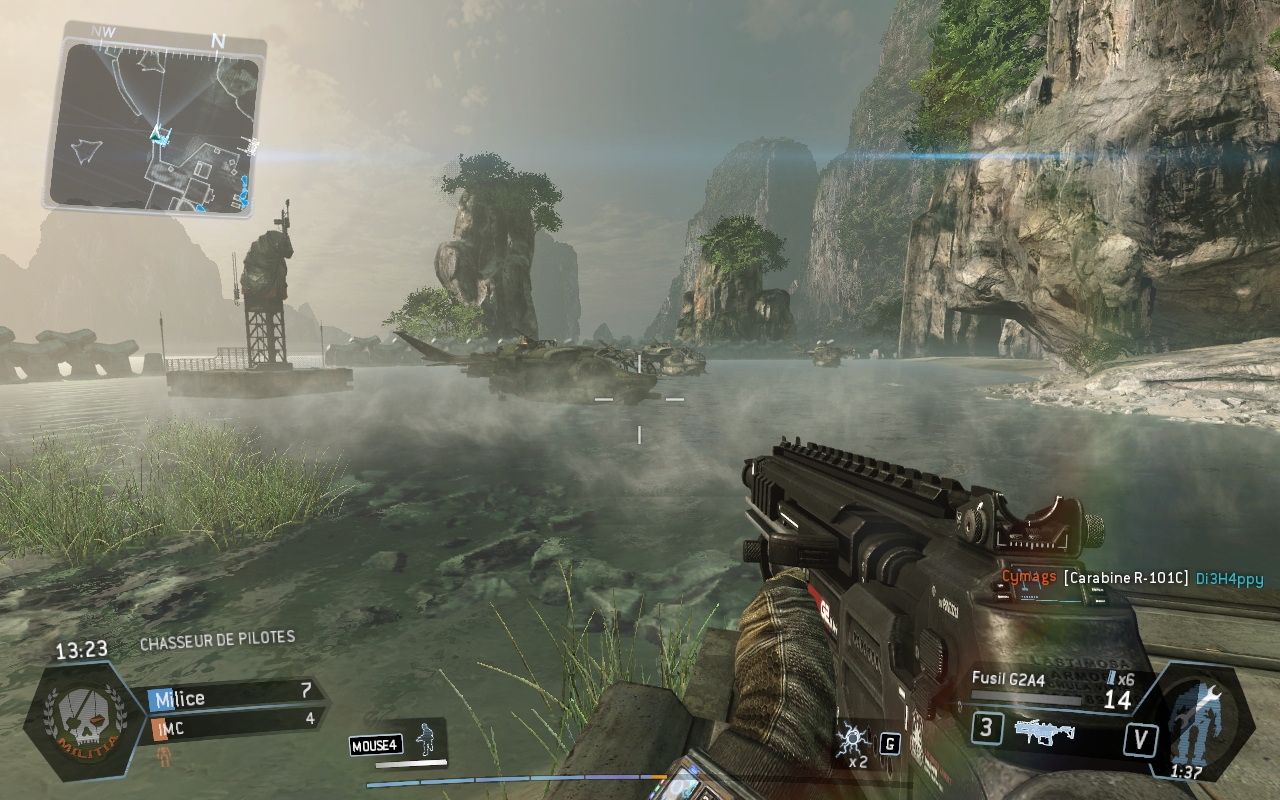Select the Fusil G2A4 weapon label
The height and width of the screenshot is (800, 1280).
(1008, 678)
